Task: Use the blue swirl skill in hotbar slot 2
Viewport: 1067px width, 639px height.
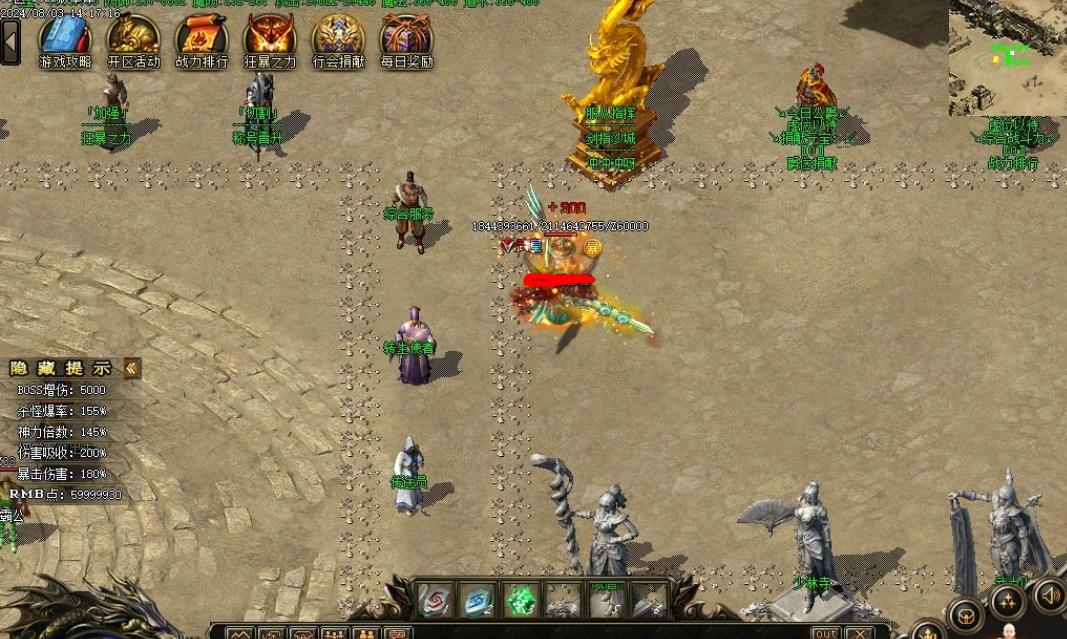Action: point(477,600)
